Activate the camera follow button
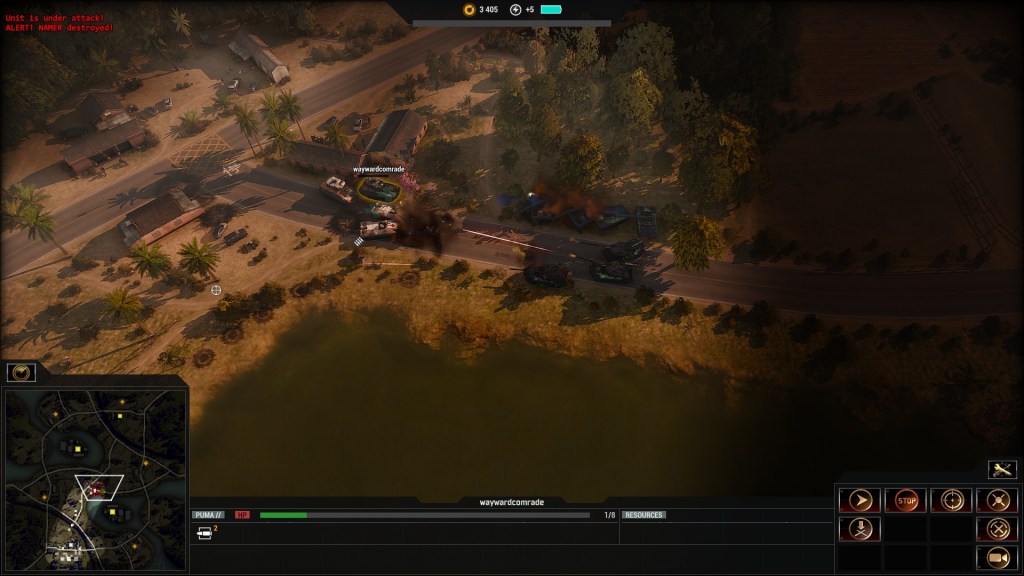The image size is (1024, 576). (x=997, y=557)
